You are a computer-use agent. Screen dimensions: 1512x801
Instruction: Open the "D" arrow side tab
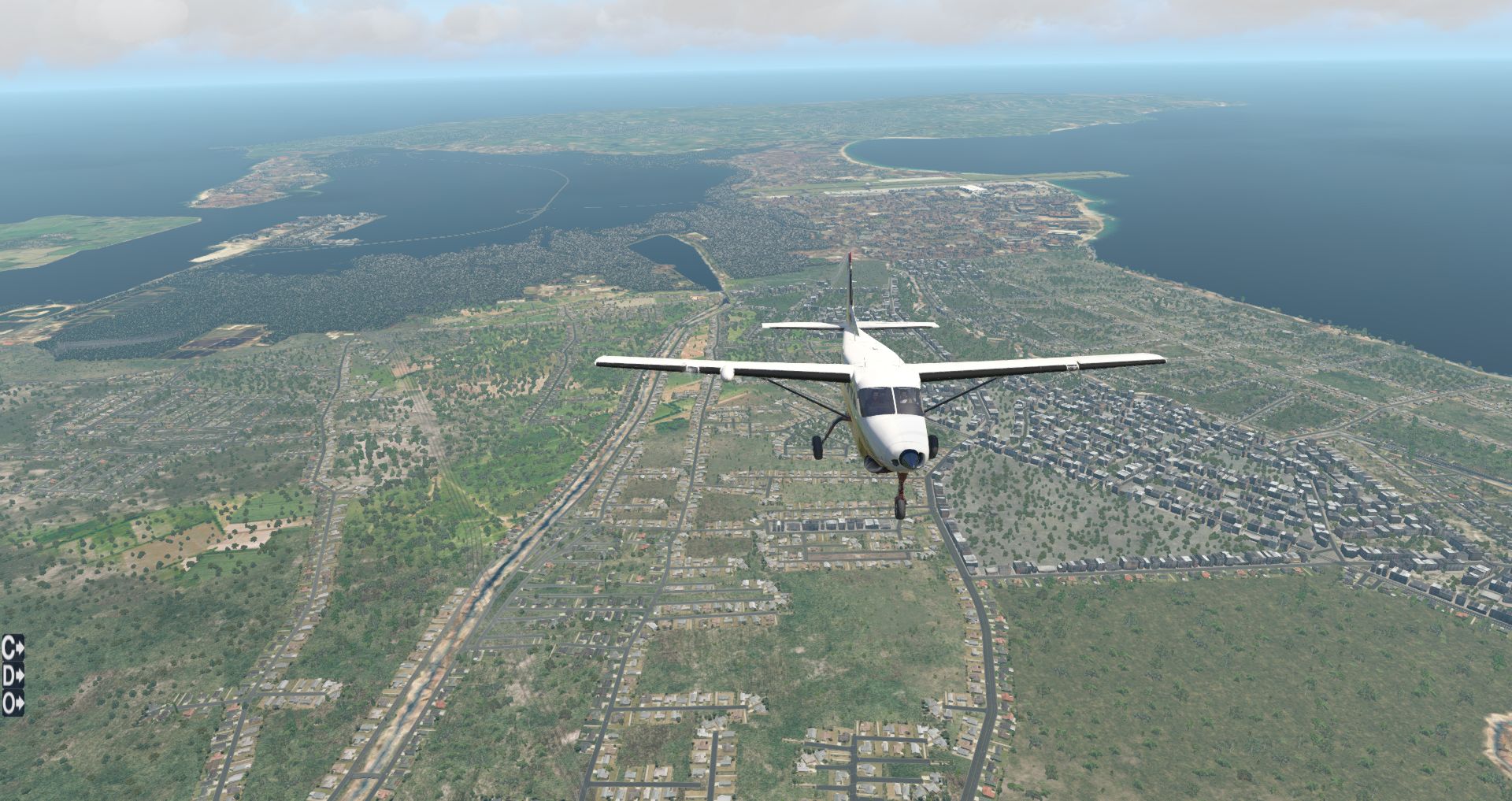coord(13,676)
